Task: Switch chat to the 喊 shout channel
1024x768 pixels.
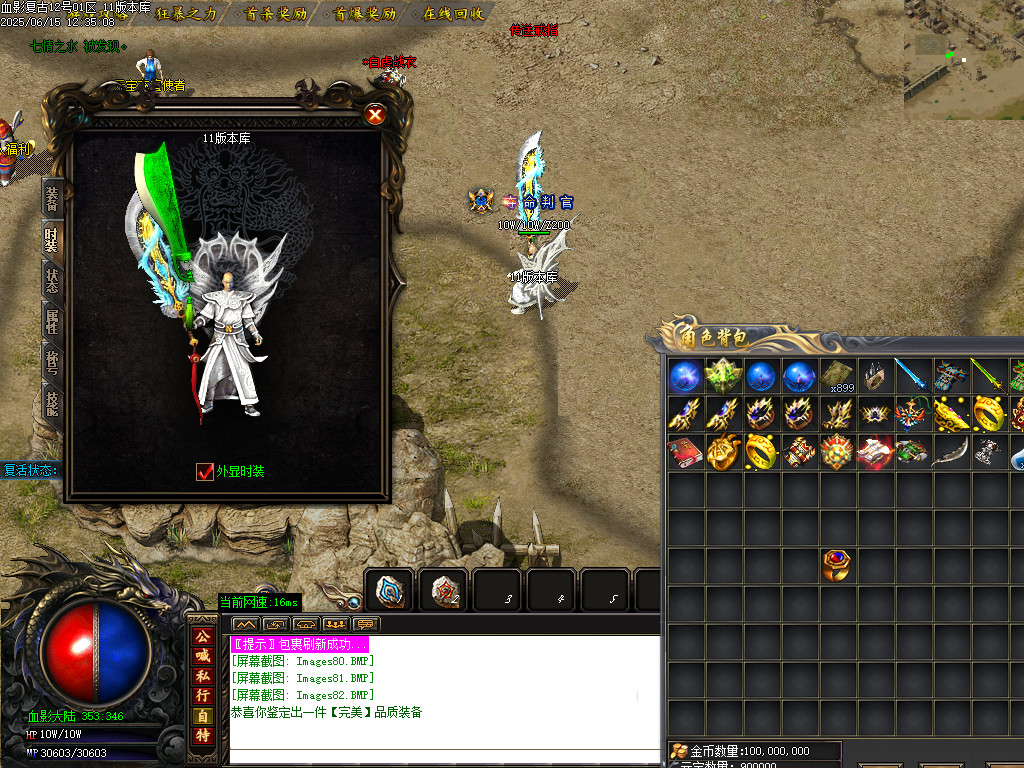Action: tap(203, 656)
